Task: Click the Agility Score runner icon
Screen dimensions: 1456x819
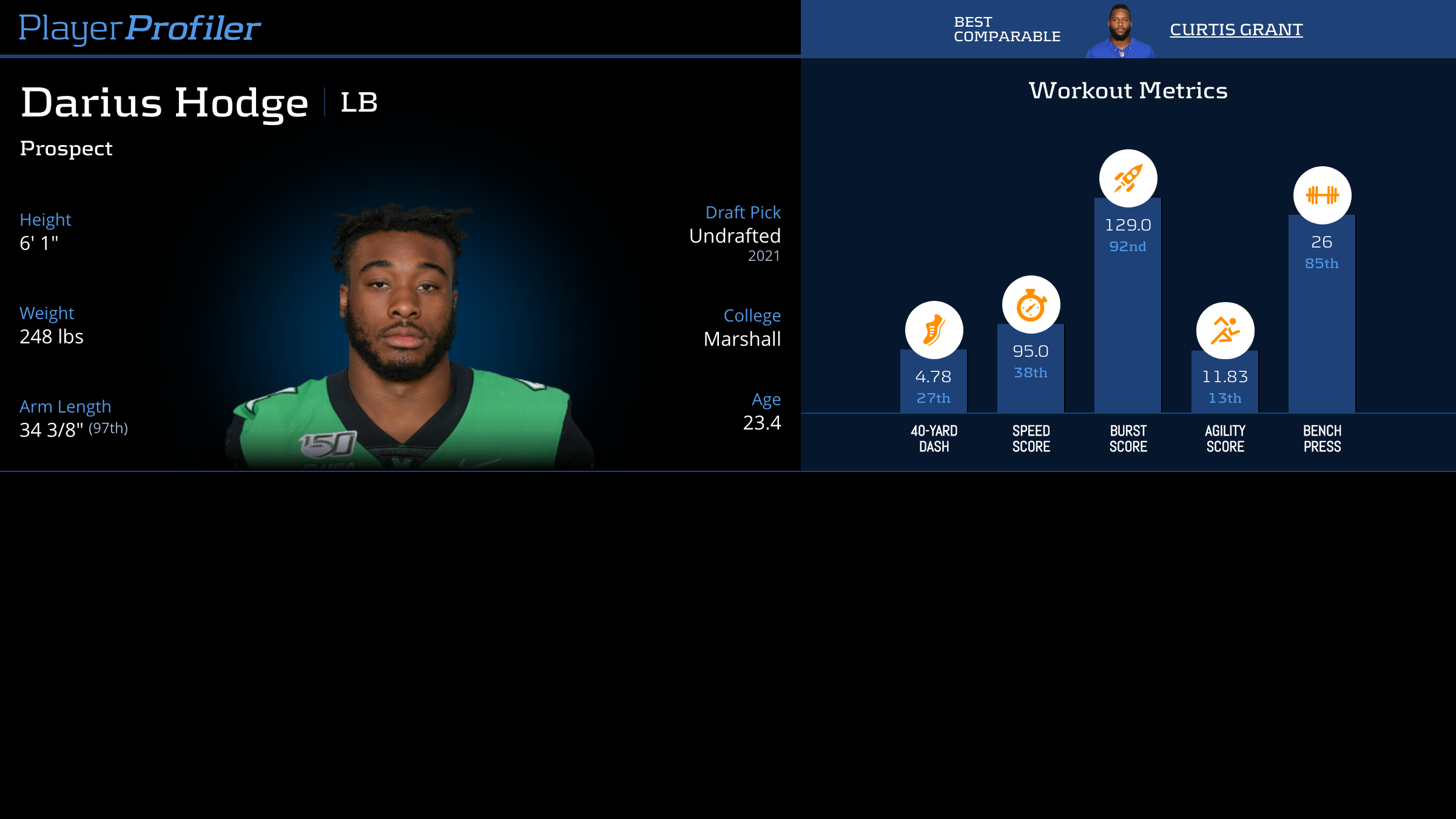Action: (1225, 331)
